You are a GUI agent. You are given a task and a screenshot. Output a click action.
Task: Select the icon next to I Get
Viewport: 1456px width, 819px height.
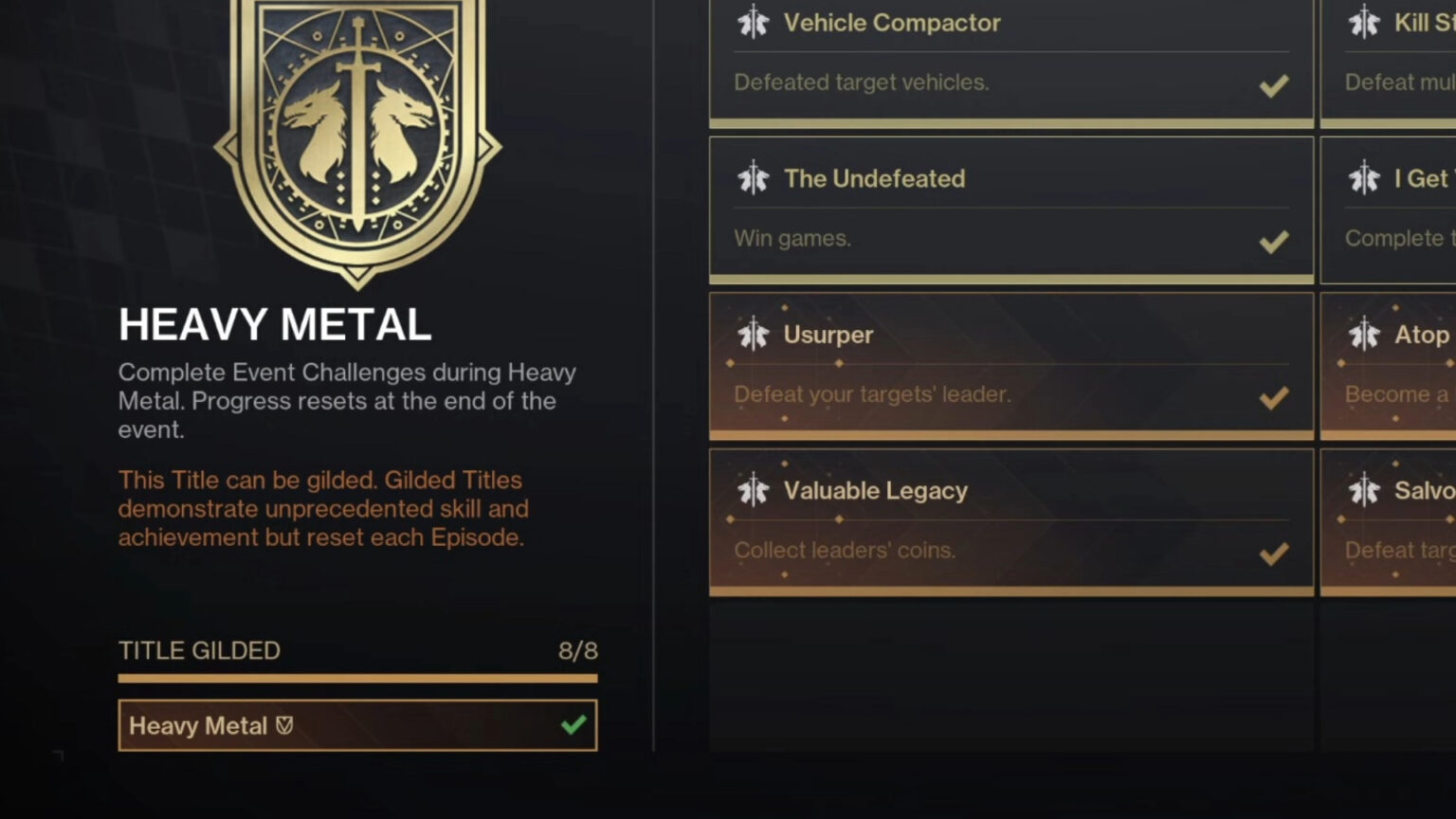[x=1365, y=177]
